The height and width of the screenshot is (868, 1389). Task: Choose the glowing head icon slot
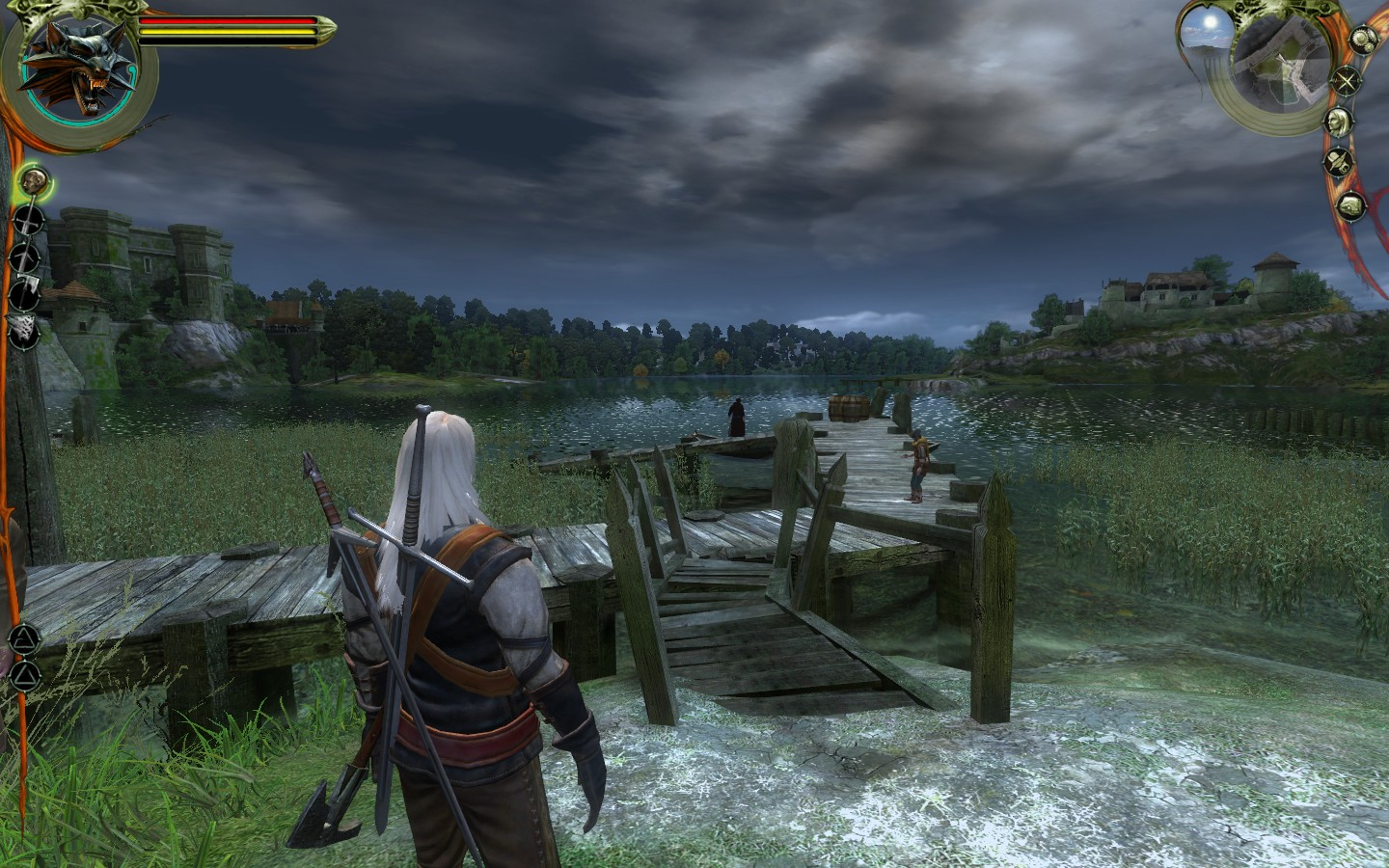point(35,180)
